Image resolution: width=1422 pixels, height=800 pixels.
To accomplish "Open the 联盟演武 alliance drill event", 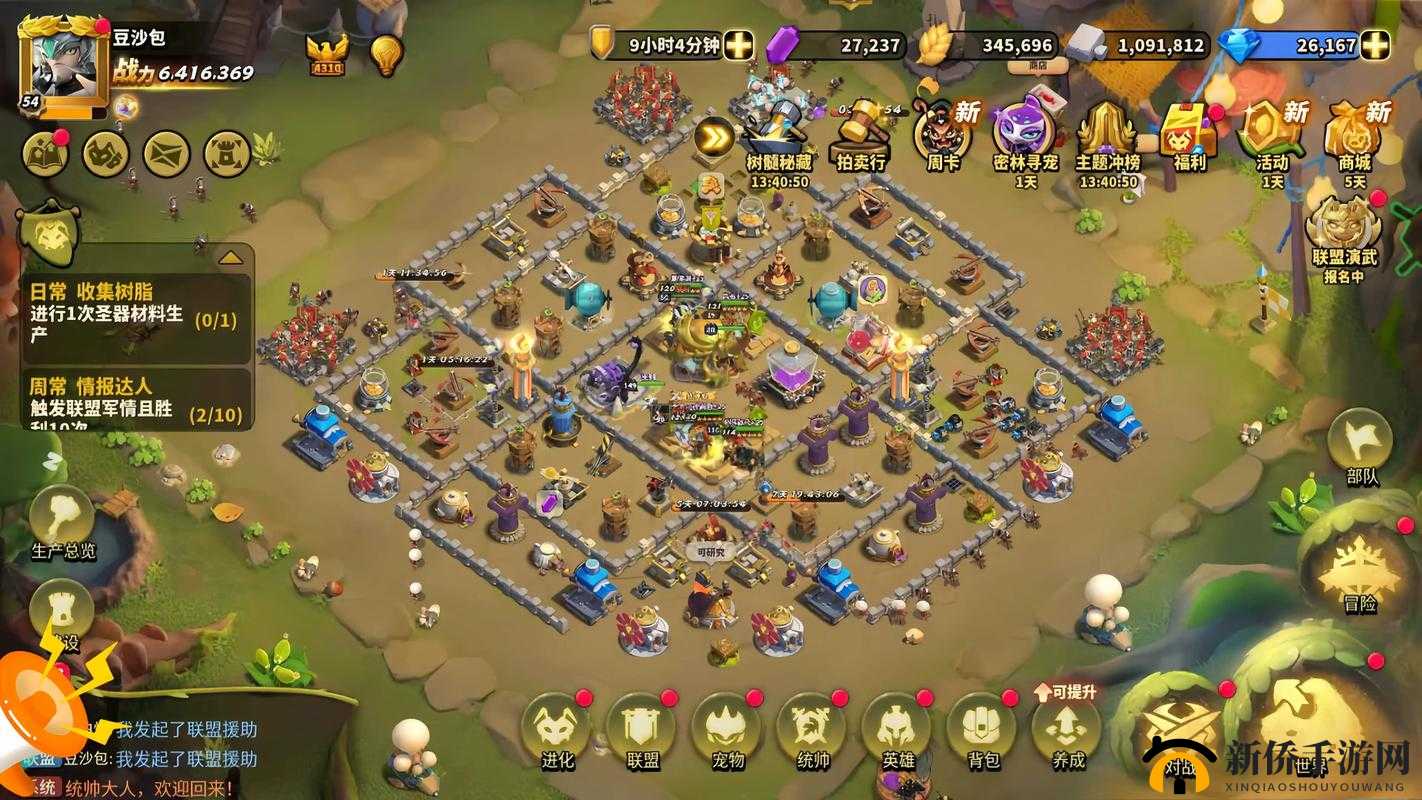I will [x=1344, y=235].
